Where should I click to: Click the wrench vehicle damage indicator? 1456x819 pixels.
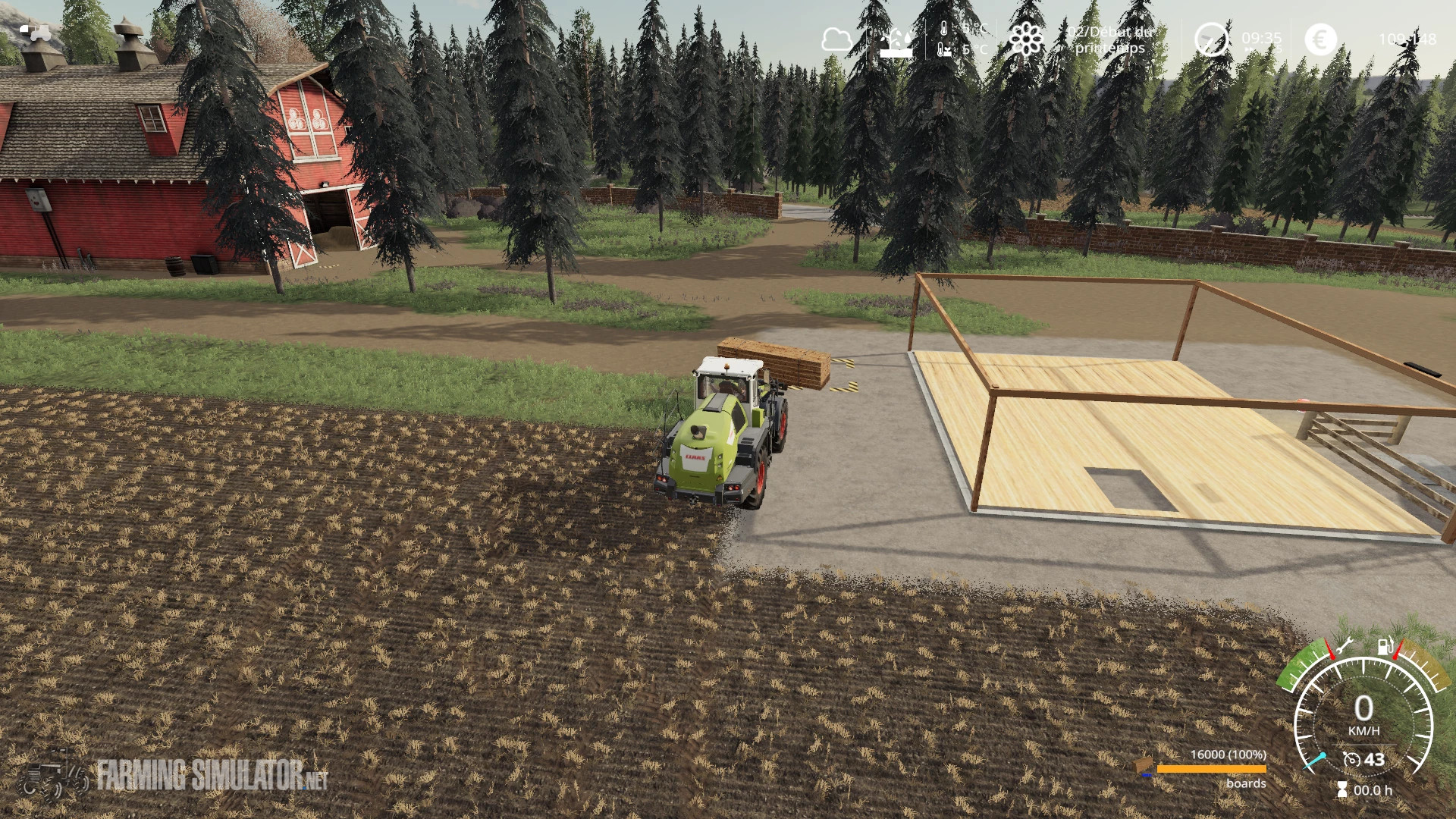tap(1345, 645)
